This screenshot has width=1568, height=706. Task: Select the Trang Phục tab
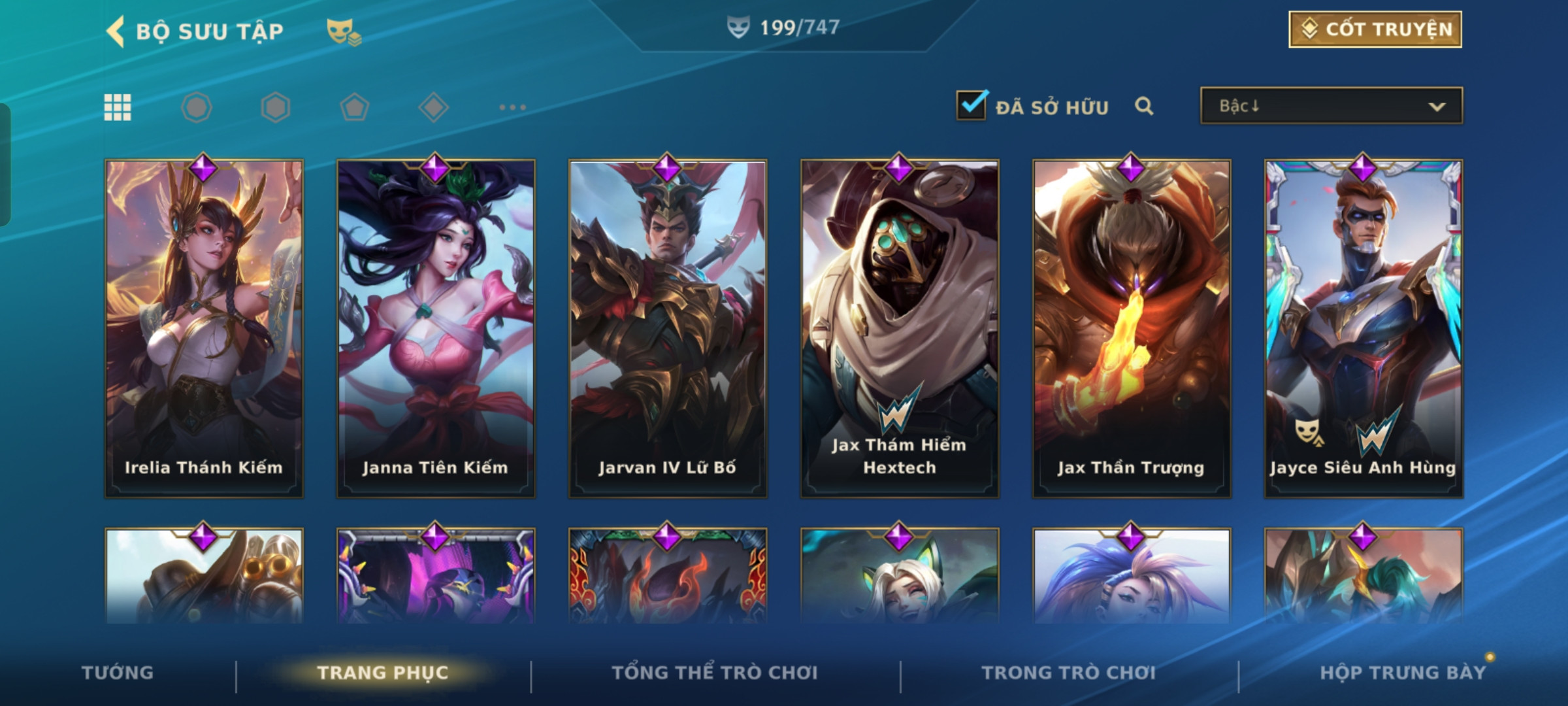383,673
